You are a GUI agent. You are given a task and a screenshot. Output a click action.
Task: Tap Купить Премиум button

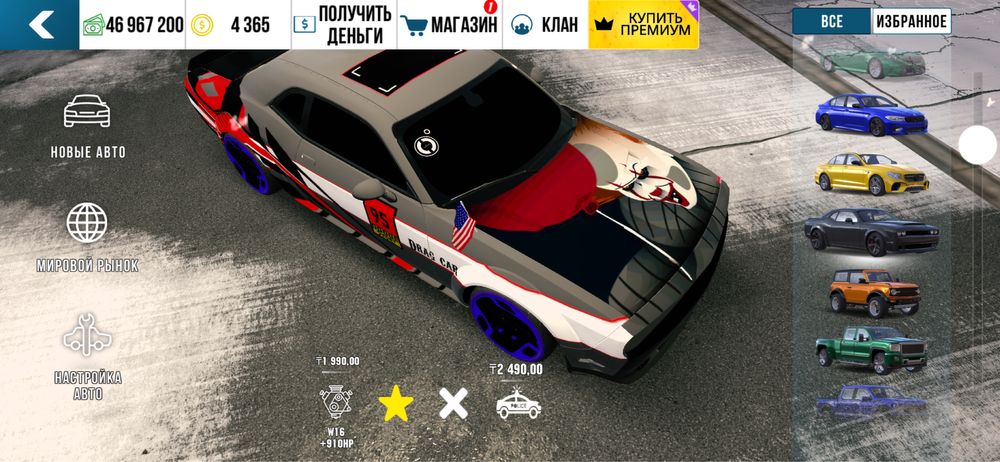point(643,25)
